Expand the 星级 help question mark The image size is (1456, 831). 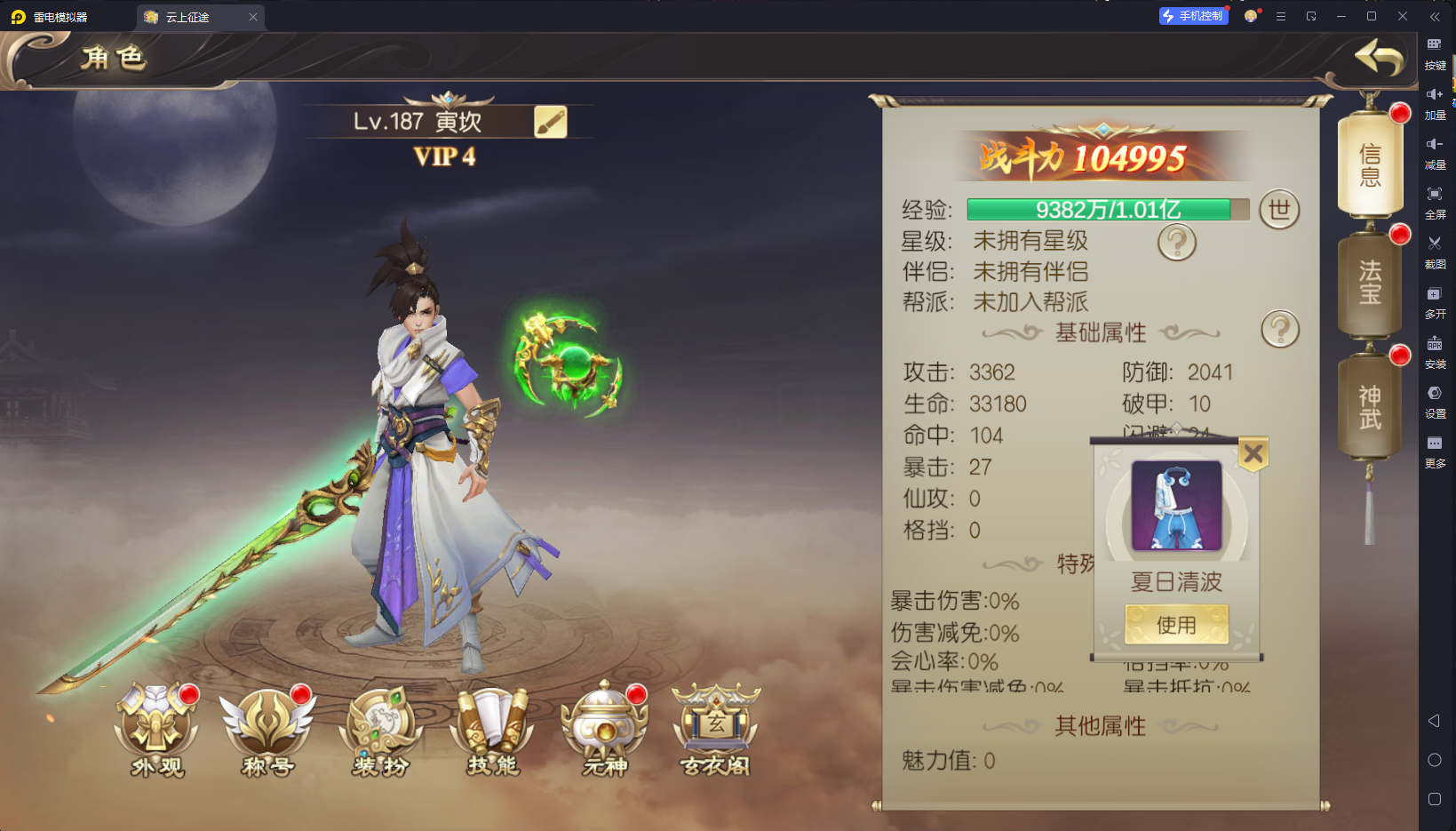(x=1176, y=242)
